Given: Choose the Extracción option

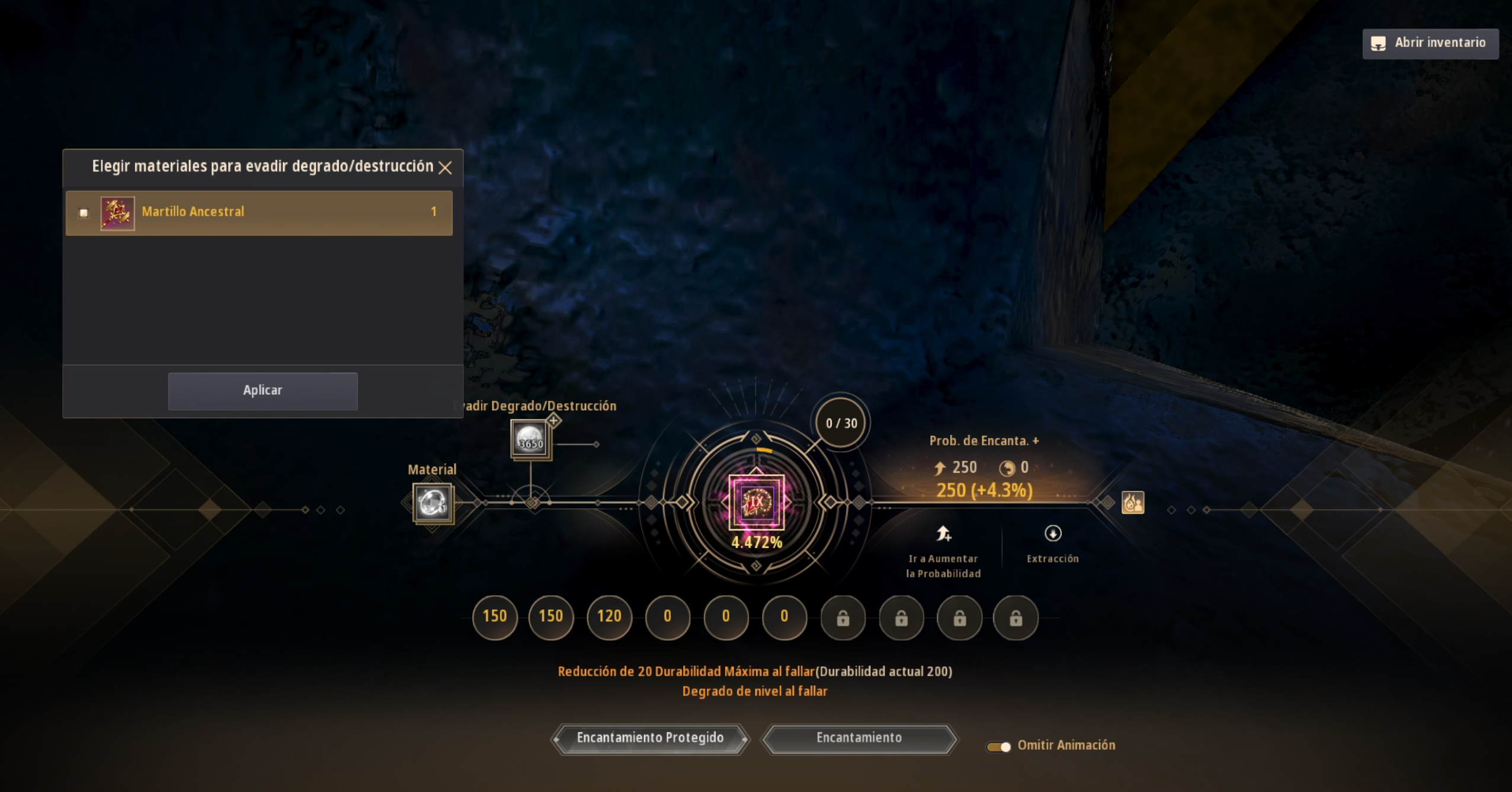Looking at the screenshot, I should pyautogui.click(x=1052, y=542).
